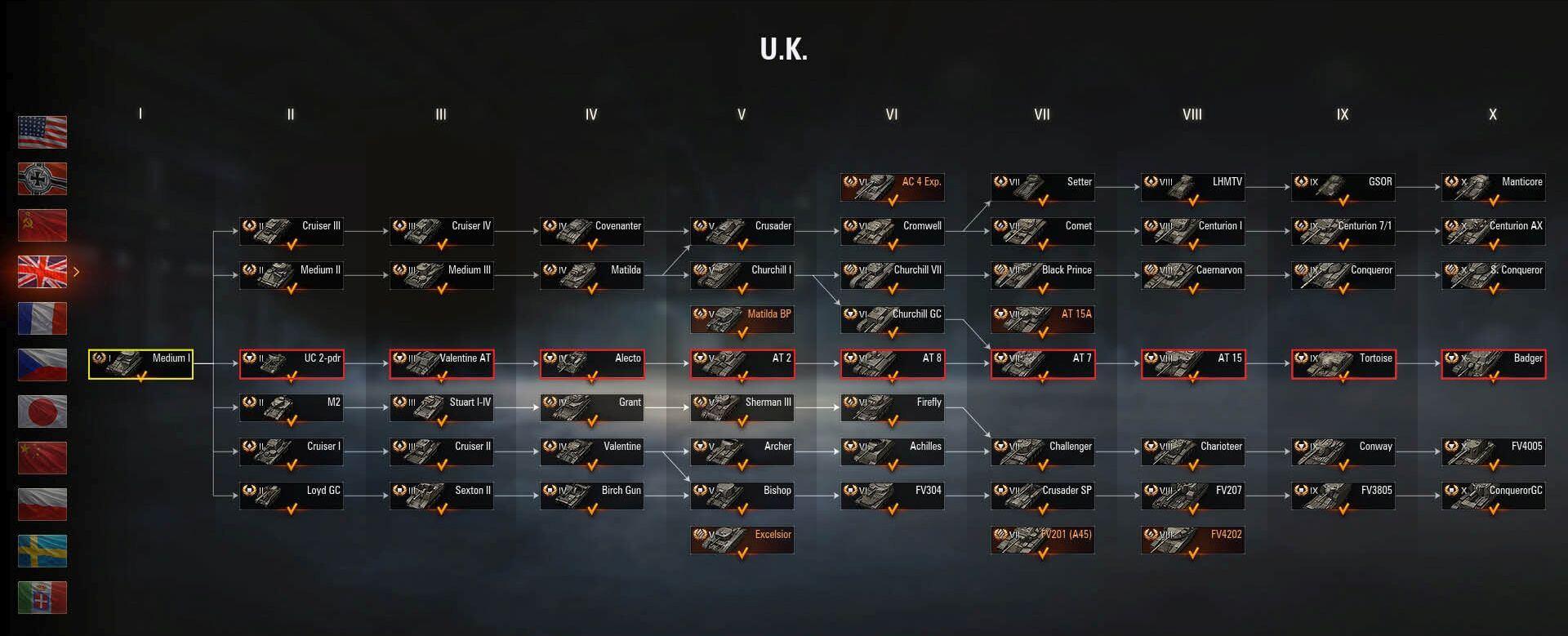Open the Centurion AX node
Image resolution: width=1568 pixels, height=636 pixels.
point(1493,232)
